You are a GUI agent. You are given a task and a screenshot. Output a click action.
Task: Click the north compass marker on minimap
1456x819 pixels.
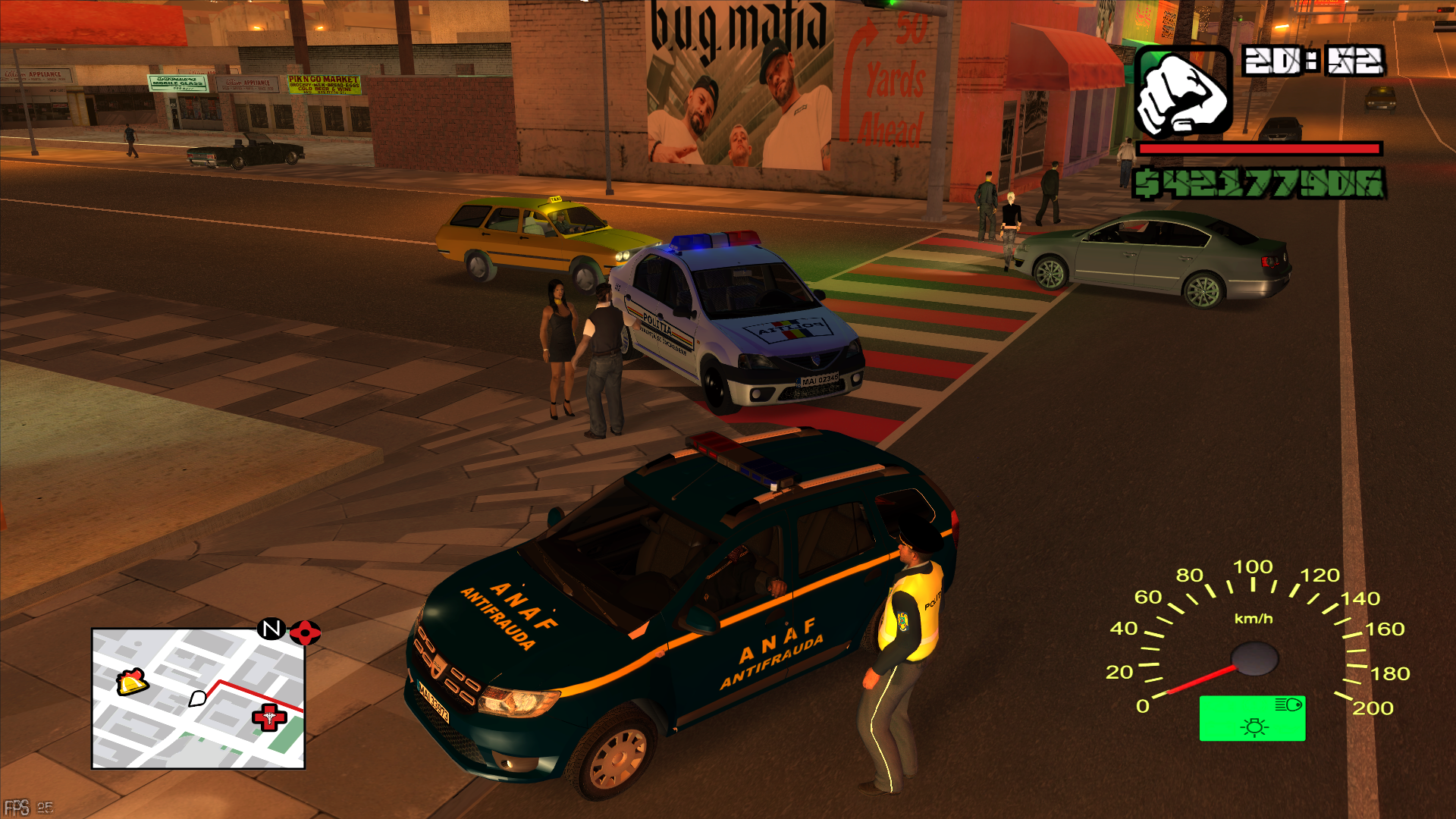271,629
